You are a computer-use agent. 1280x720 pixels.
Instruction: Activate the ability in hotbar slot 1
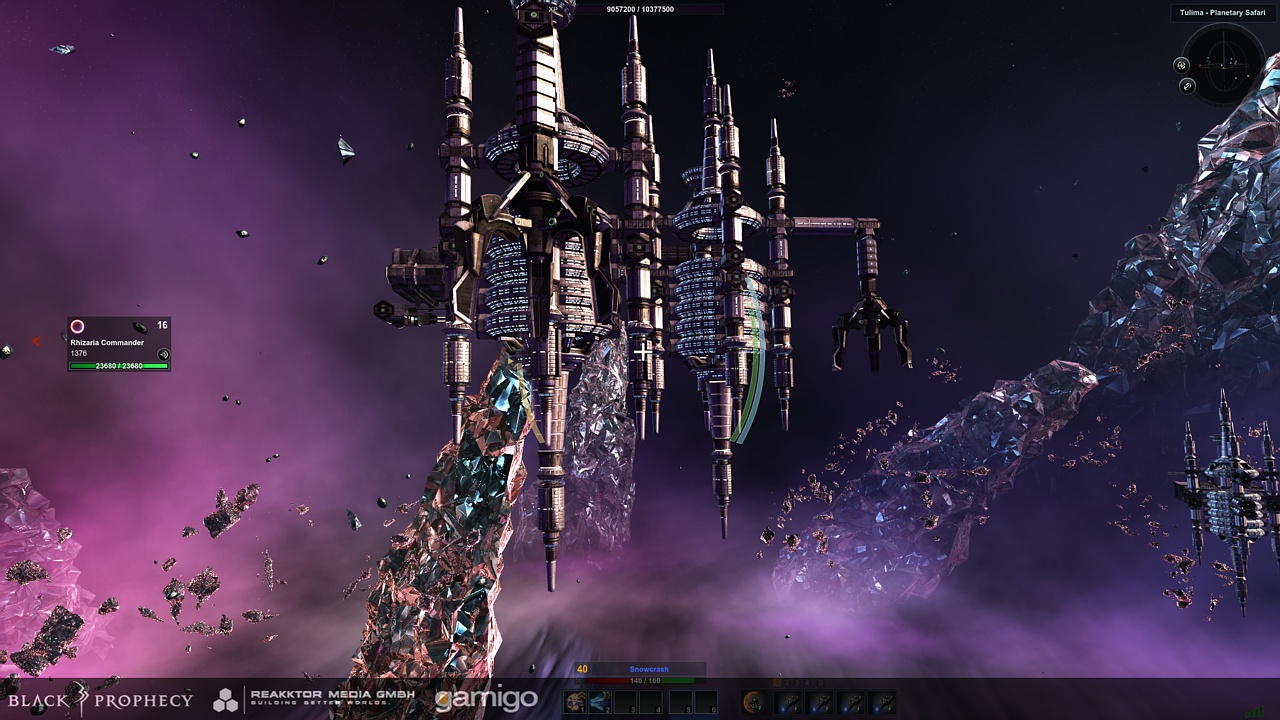pos(574,702)
